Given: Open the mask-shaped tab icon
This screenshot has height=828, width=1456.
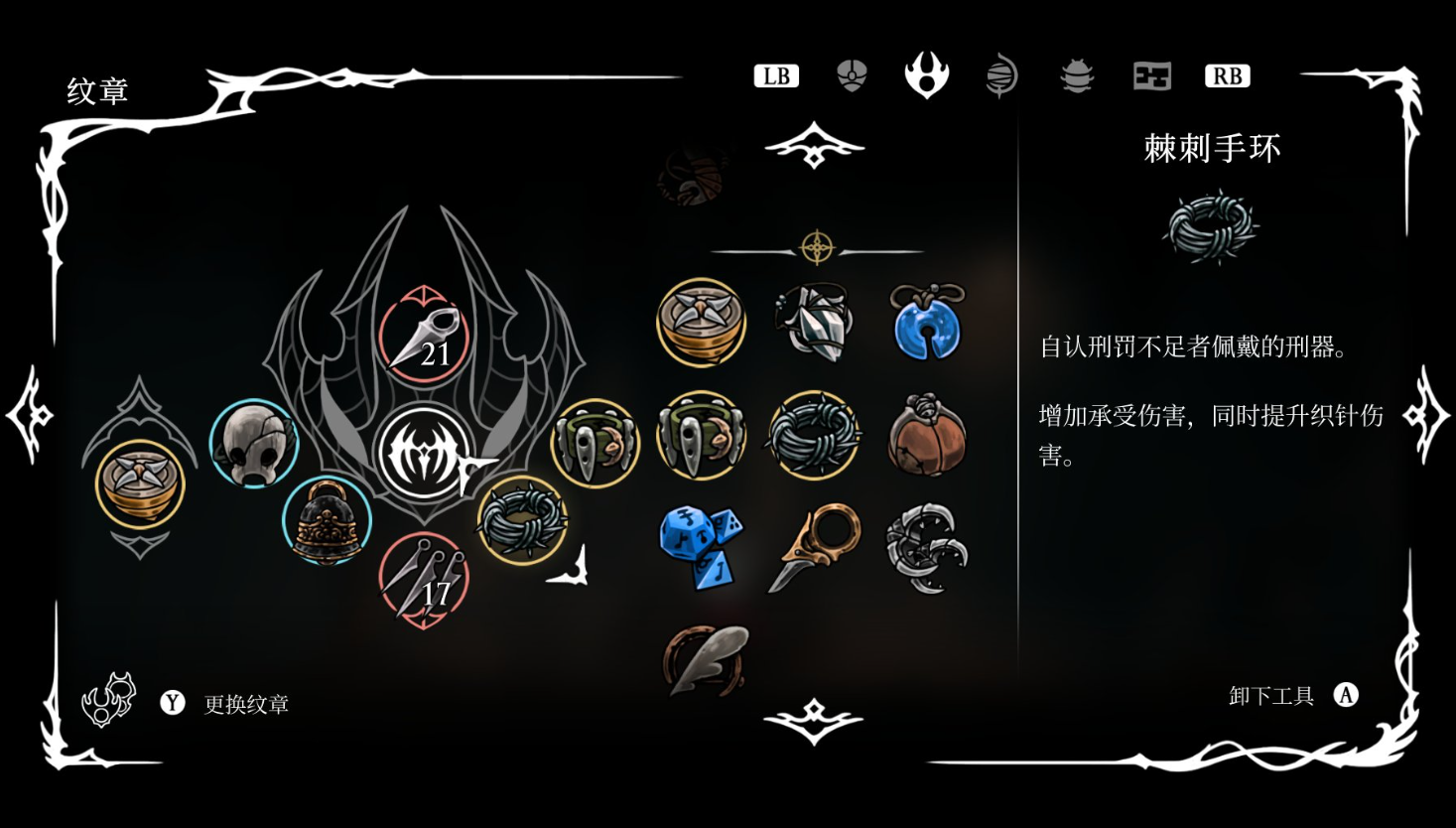Looking at the screenshot, I should click(852, 76).
